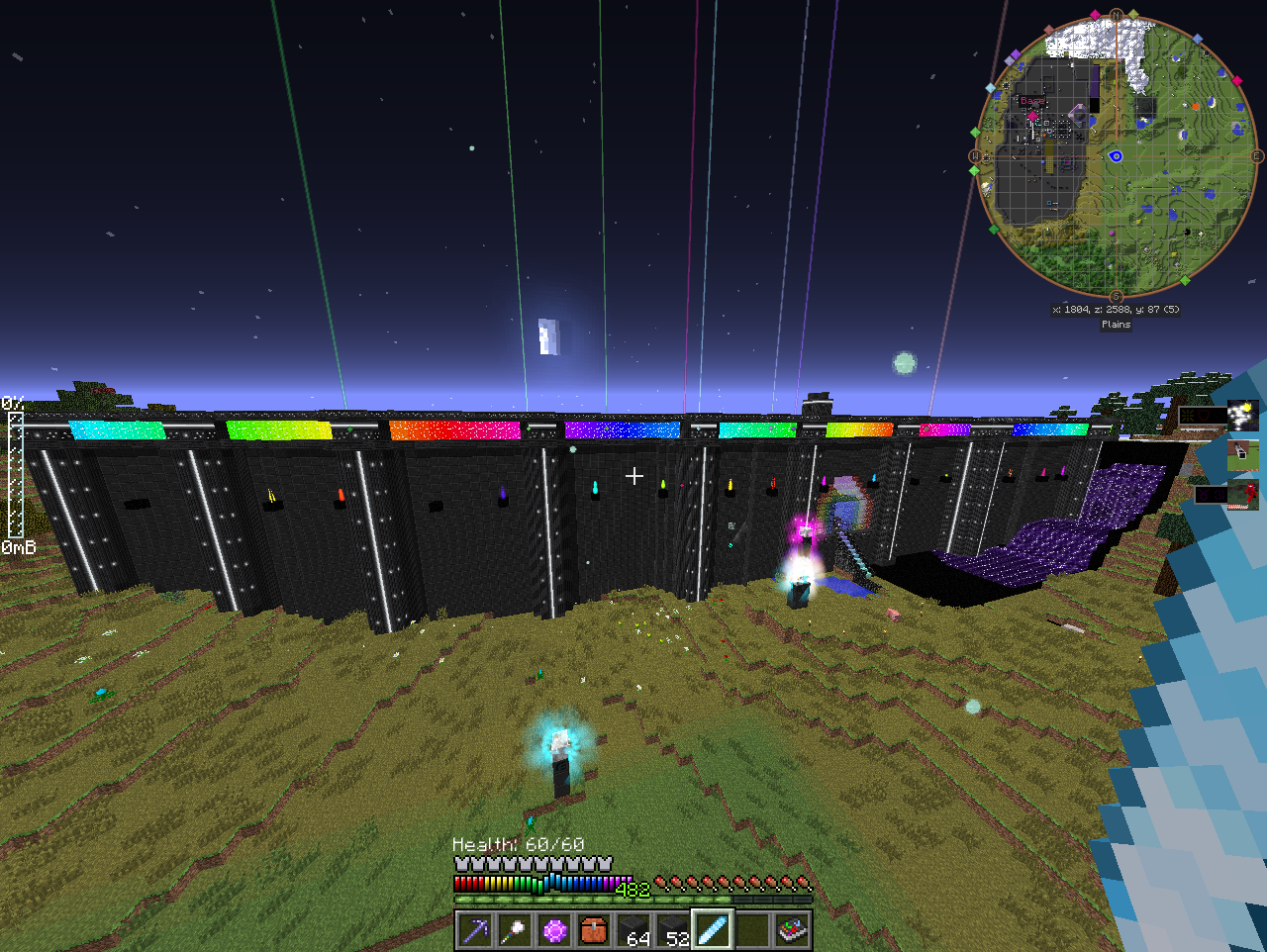The image size is (1267, 952).
Task: Choose the light blue crystal rod slot
Action: coord(714,931)
